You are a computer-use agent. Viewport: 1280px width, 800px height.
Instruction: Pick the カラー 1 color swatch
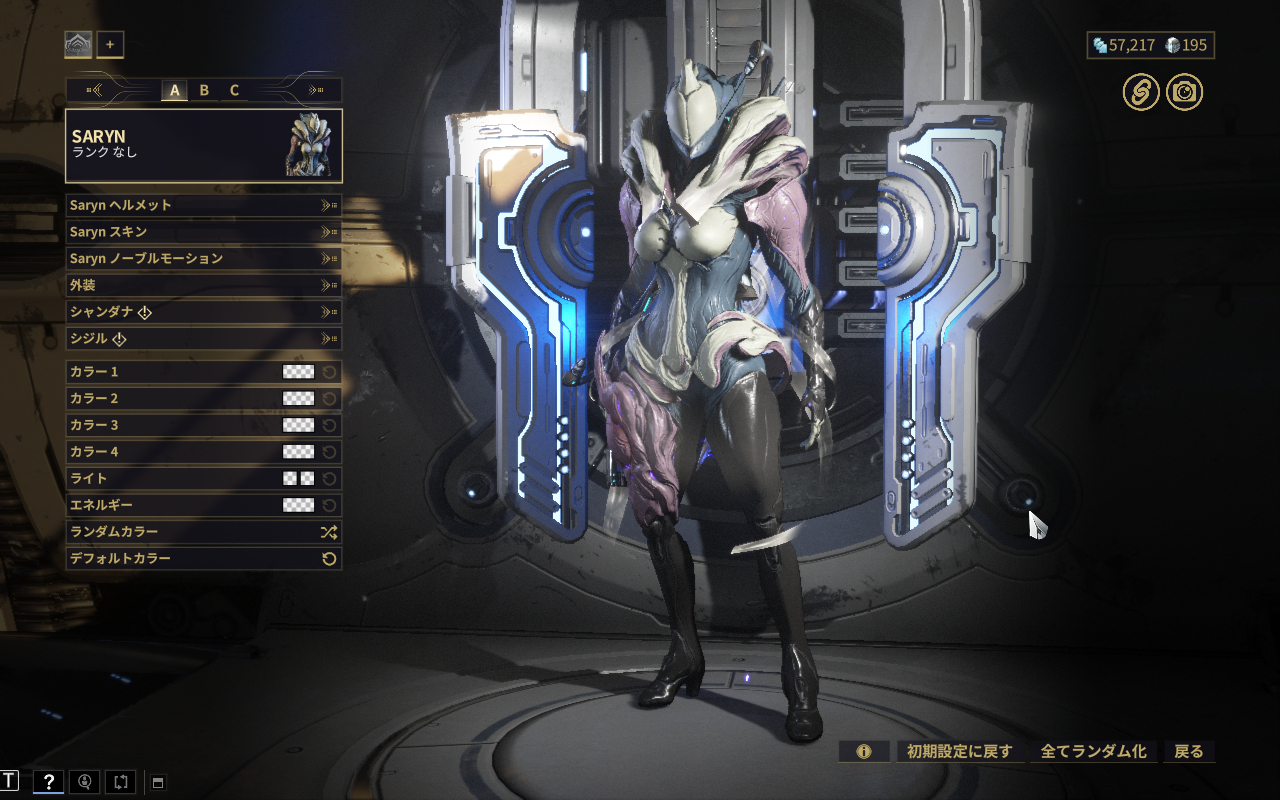298,372
